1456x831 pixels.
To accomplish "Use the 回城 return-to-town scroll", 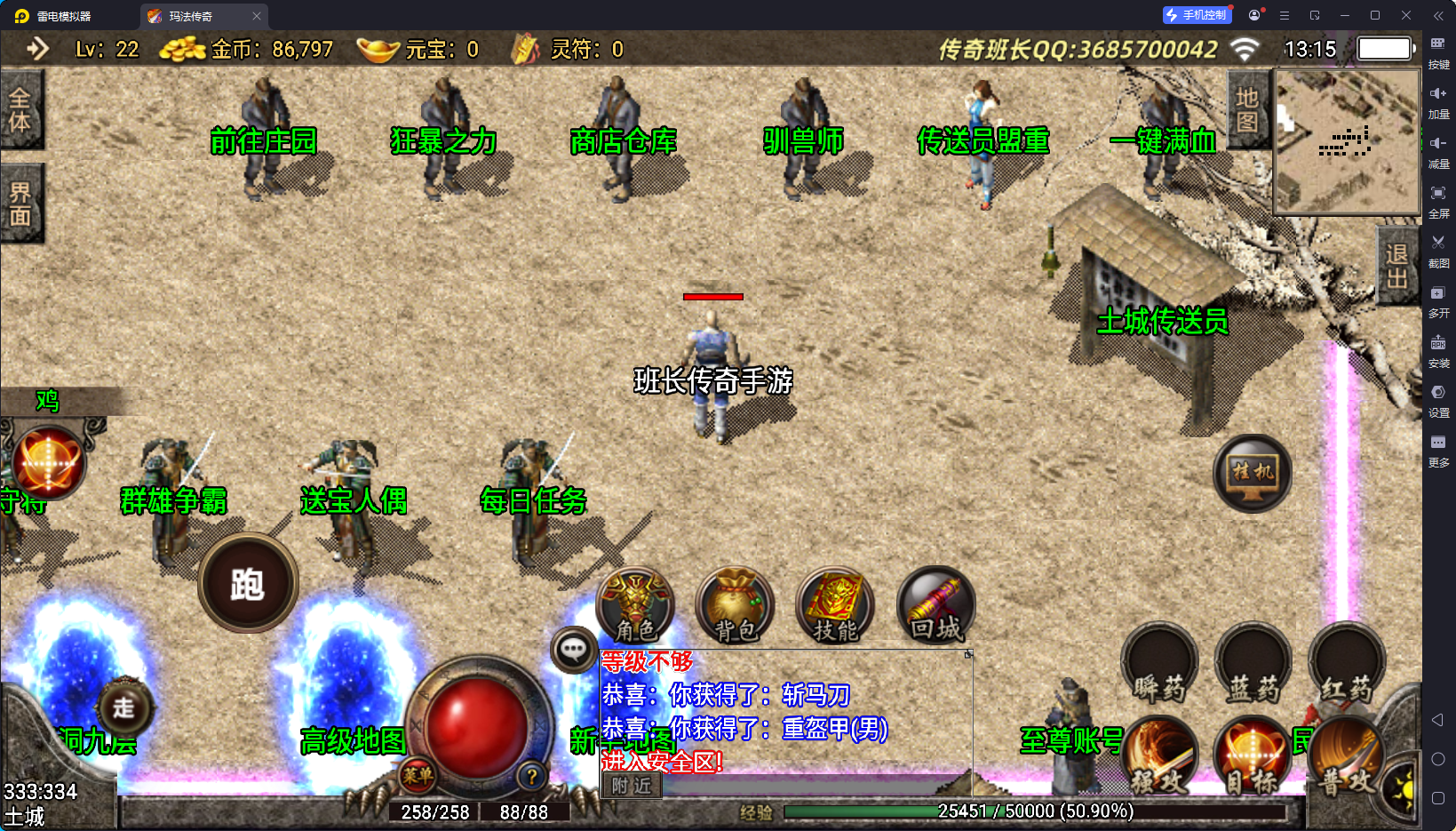I will click(935, 605).
